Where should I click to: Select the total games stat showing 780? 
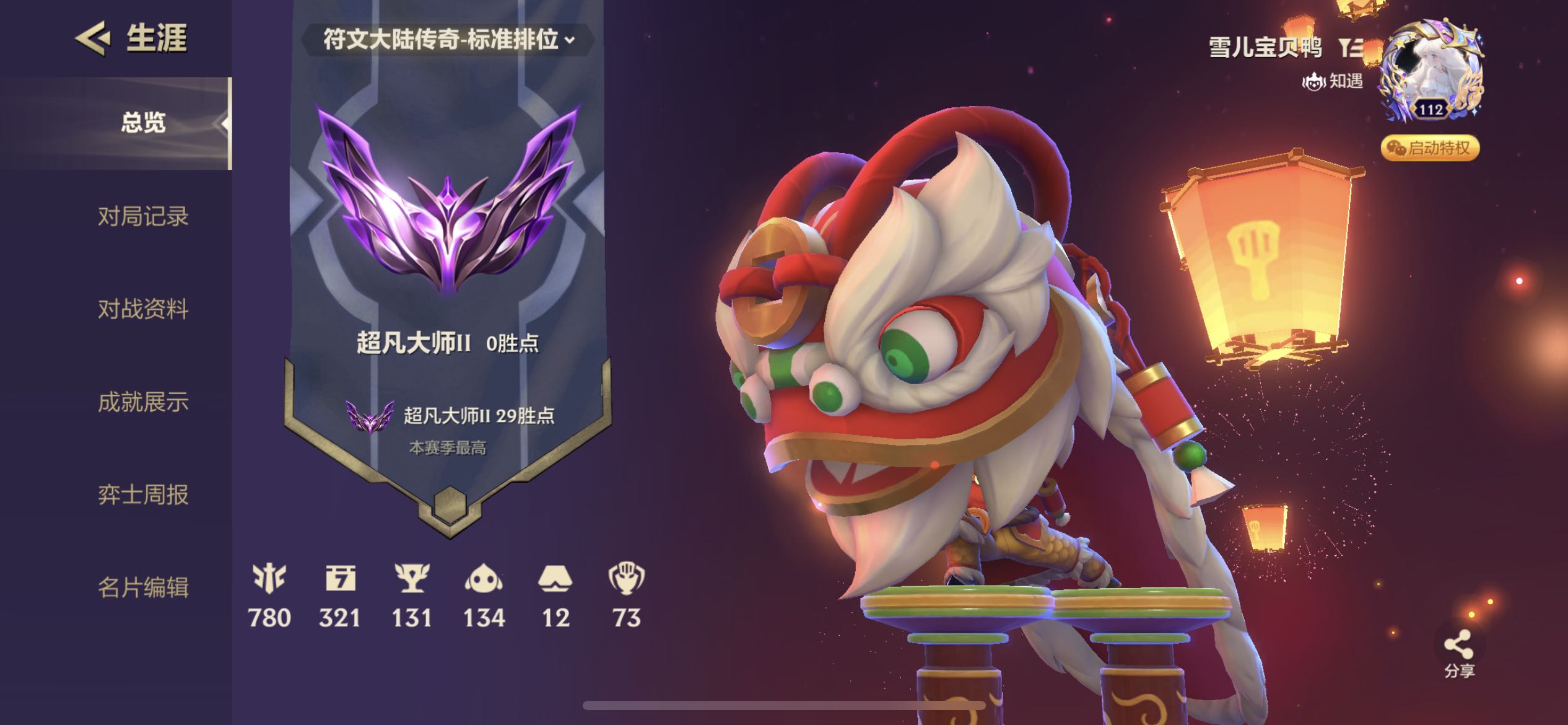click(x=269, y=595)
